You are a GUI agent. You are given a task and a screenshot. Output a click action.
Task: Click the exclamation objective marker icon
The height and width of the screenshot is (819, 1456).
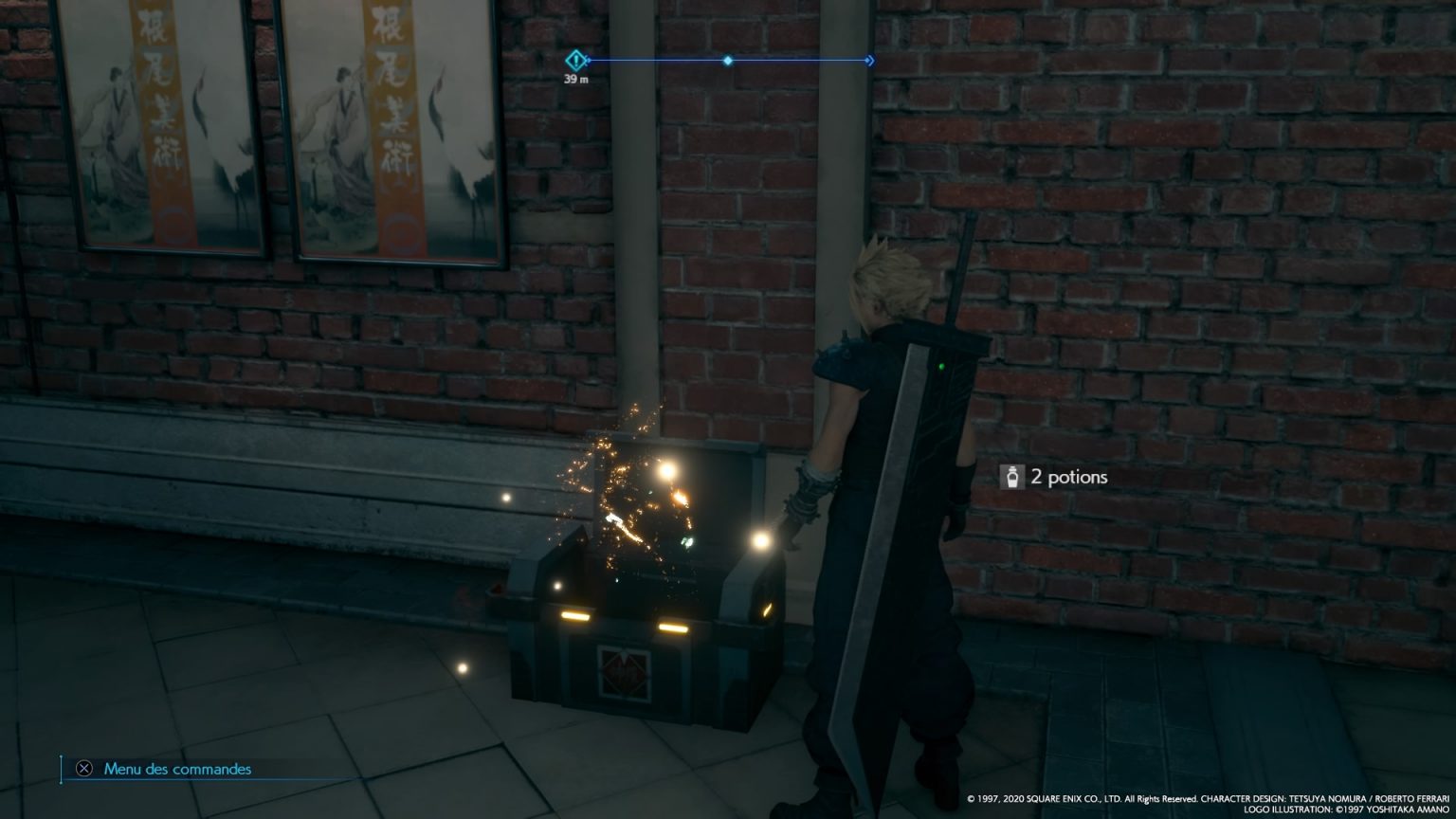[x=575, y=59]
